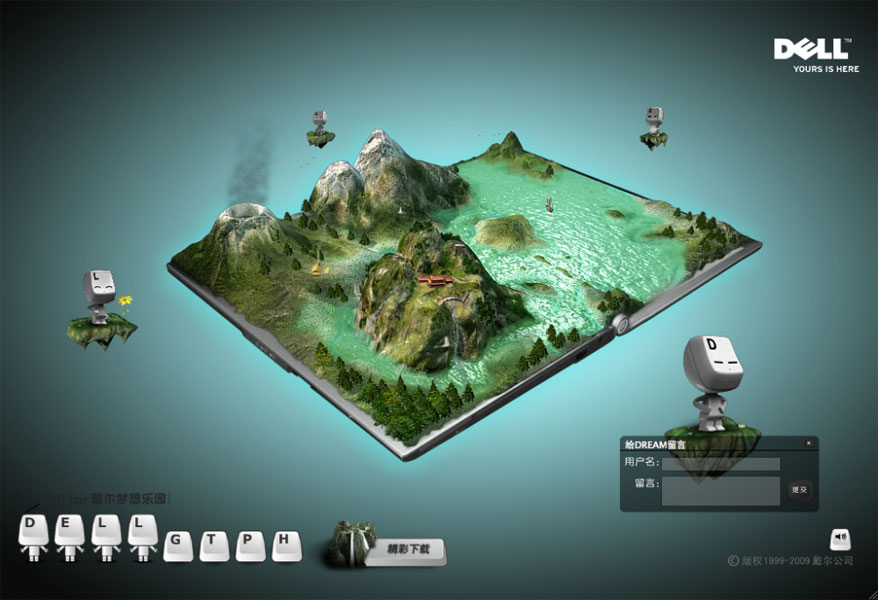
Task: Focus the 用户名 username field
Action: pyautogui.click(x=720, y=464)
